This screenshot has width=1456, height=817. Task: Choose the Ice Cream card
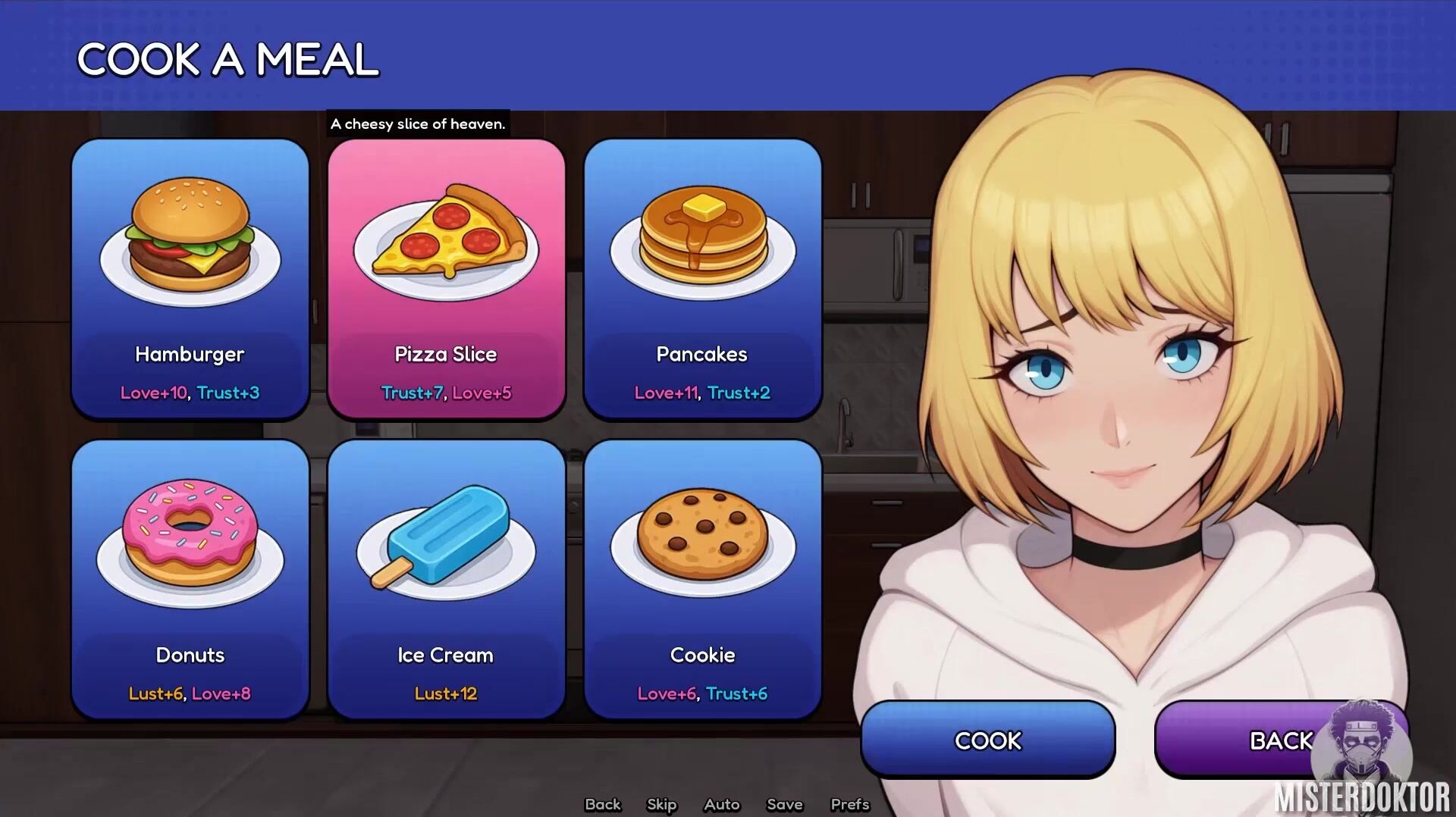pos(446,579)
